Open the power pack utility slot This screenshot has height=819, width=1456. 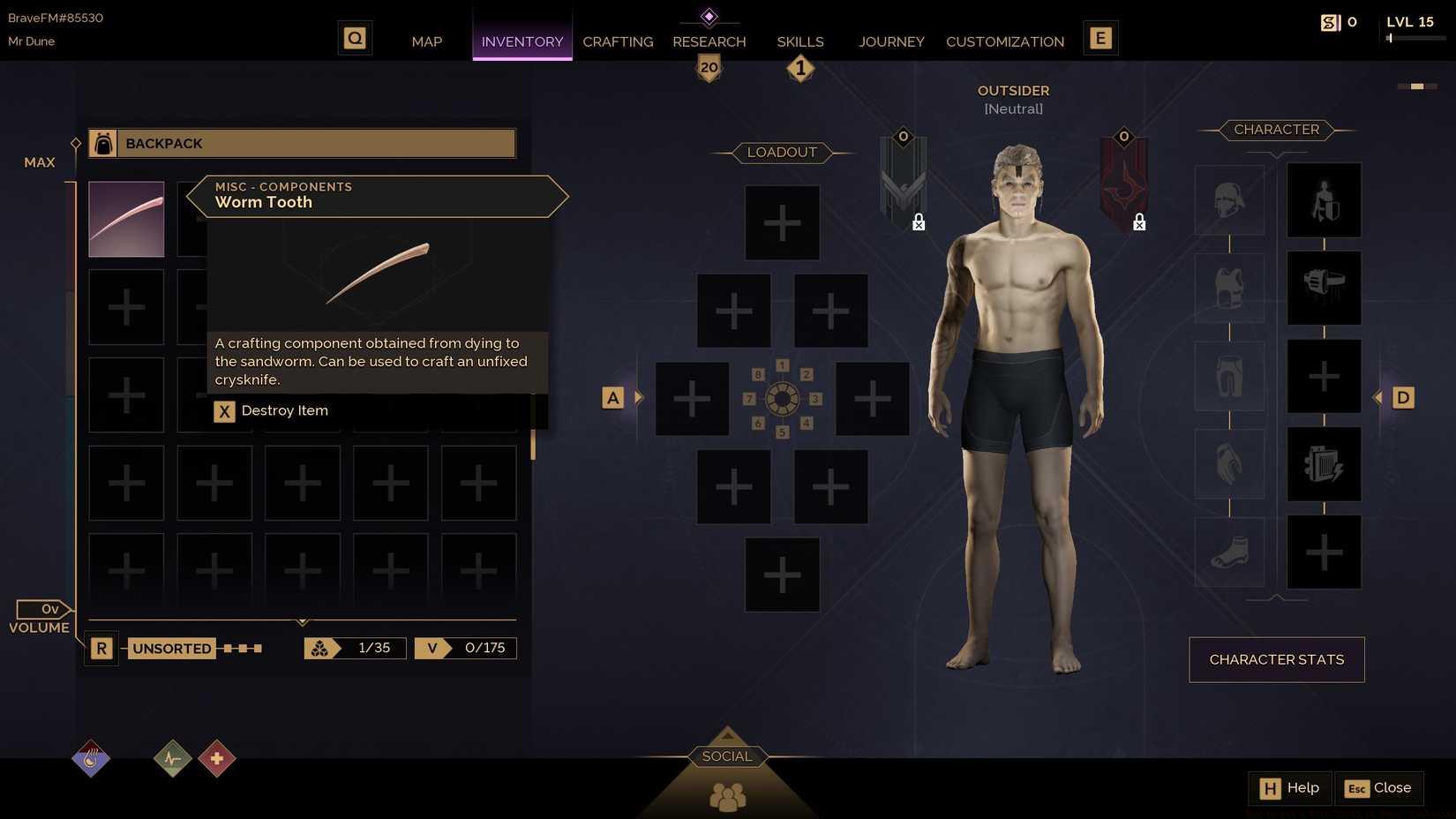1324,465
